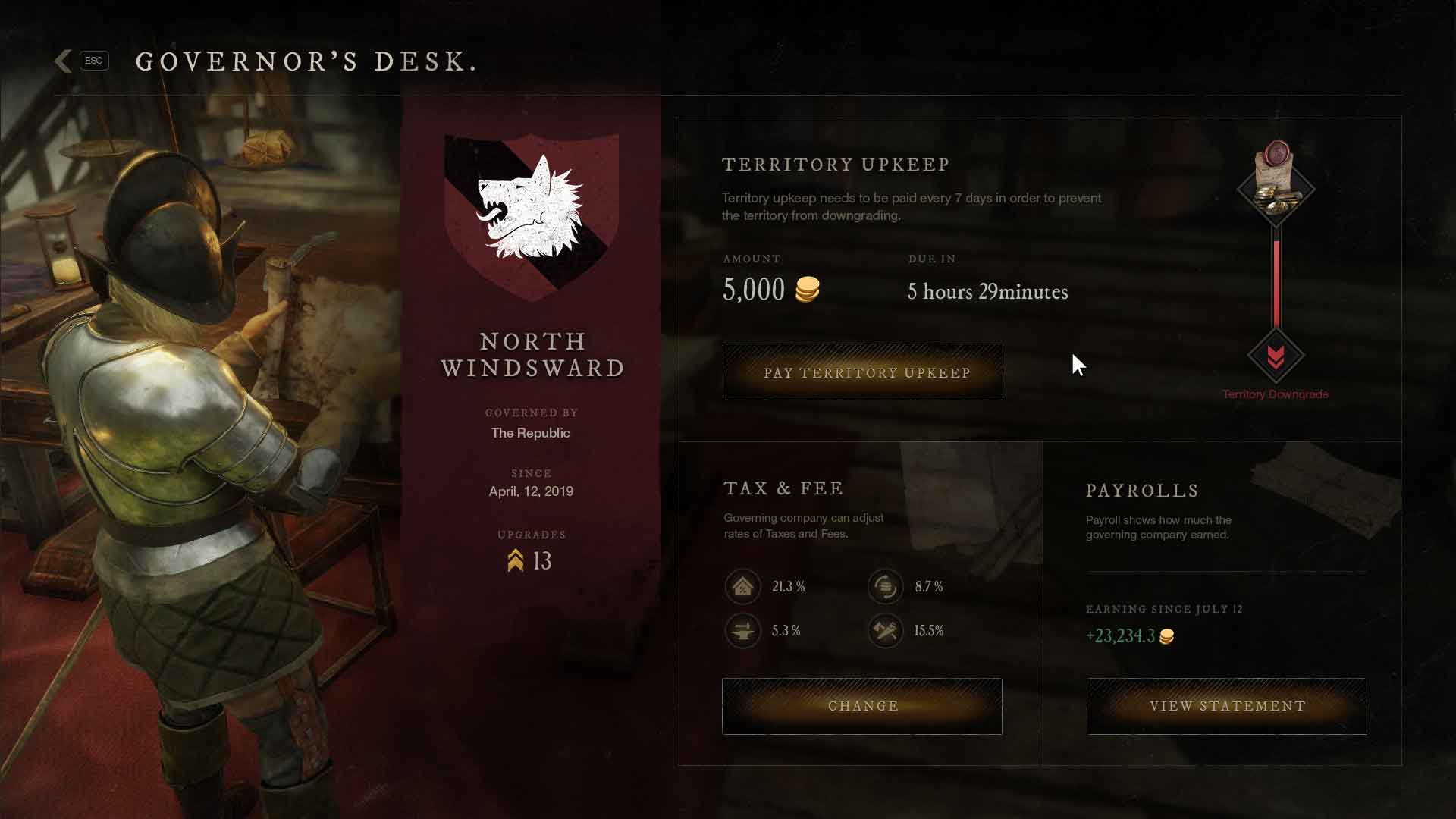Open View Statement for payroll earnings
Image resolution: width=1456 pixels, height=819 pixels.
pyautogui.click(x=1226, y=705)
